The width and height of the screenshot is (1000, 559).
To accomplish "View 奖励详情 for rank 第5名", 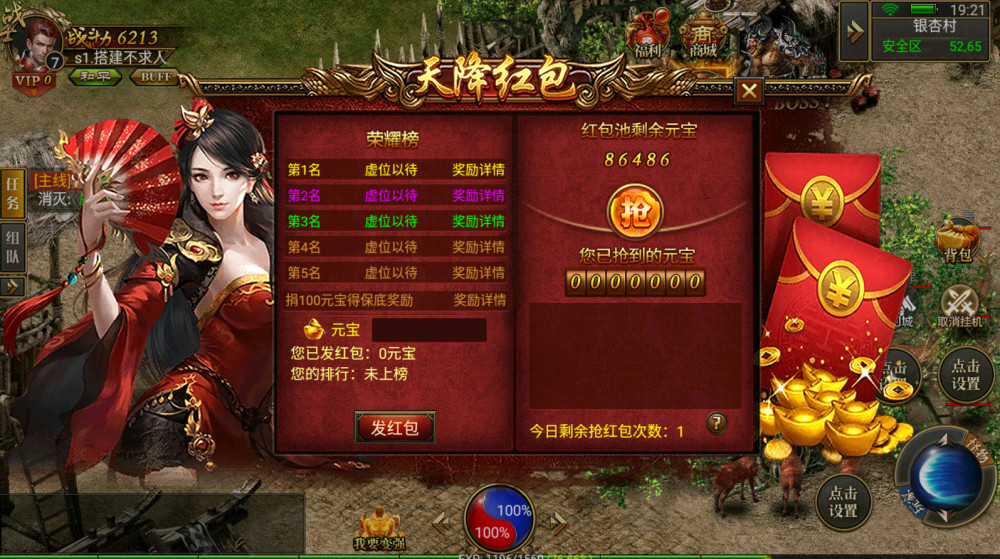I will [479, 273].
